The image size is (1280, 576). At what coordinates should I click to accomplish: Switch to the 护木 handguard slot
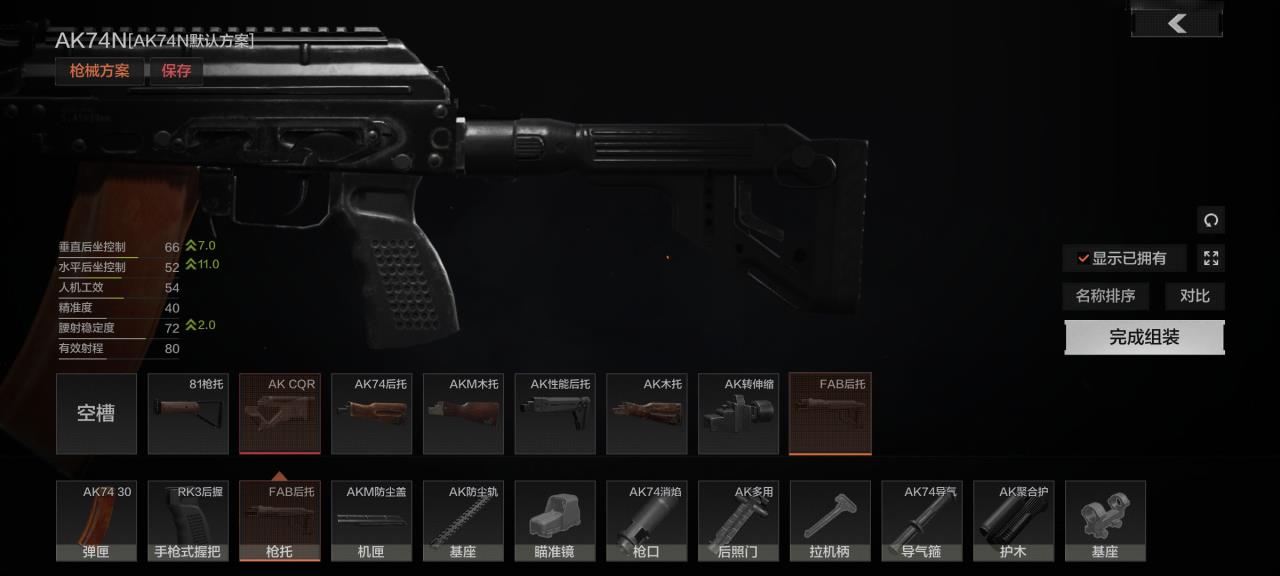1013,521
